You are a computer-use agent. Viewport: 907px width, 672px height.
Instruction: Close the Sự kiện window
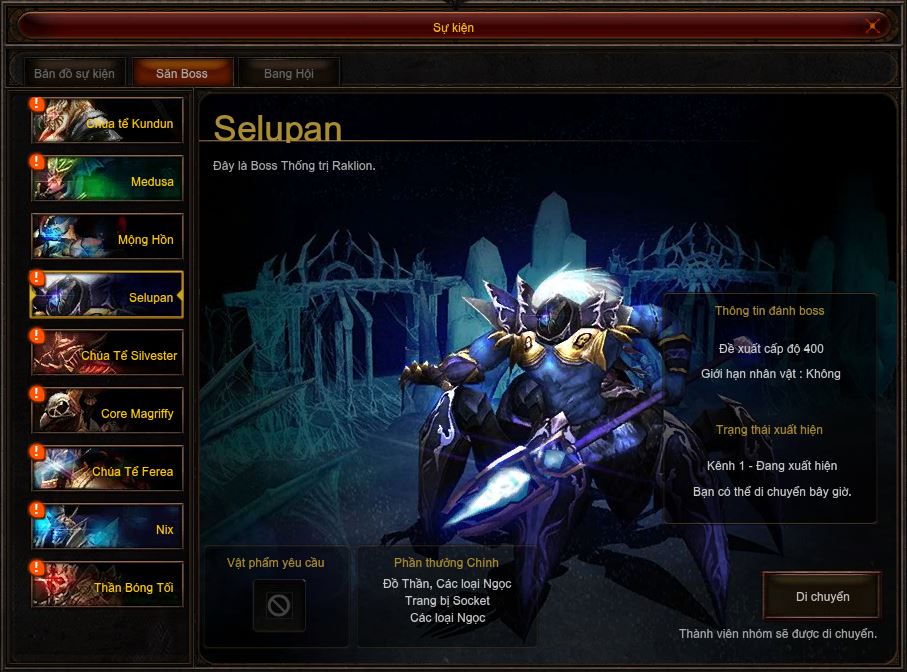873,27
